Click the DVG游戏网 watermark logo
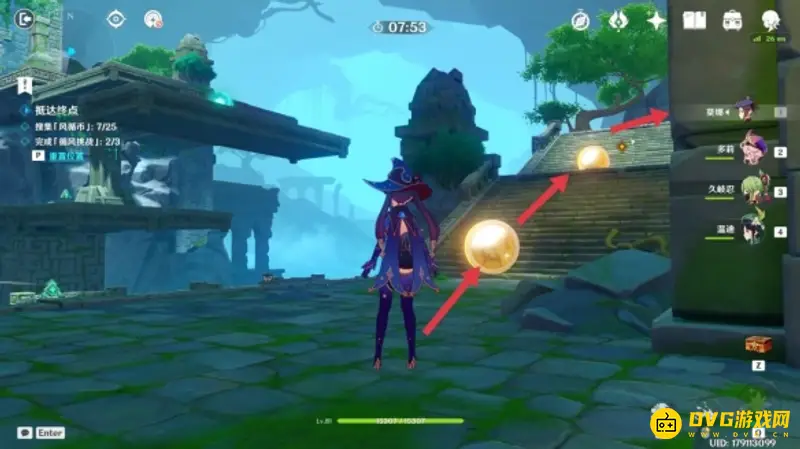The height and width of the screenshot is (449, 800). (722, 424)
